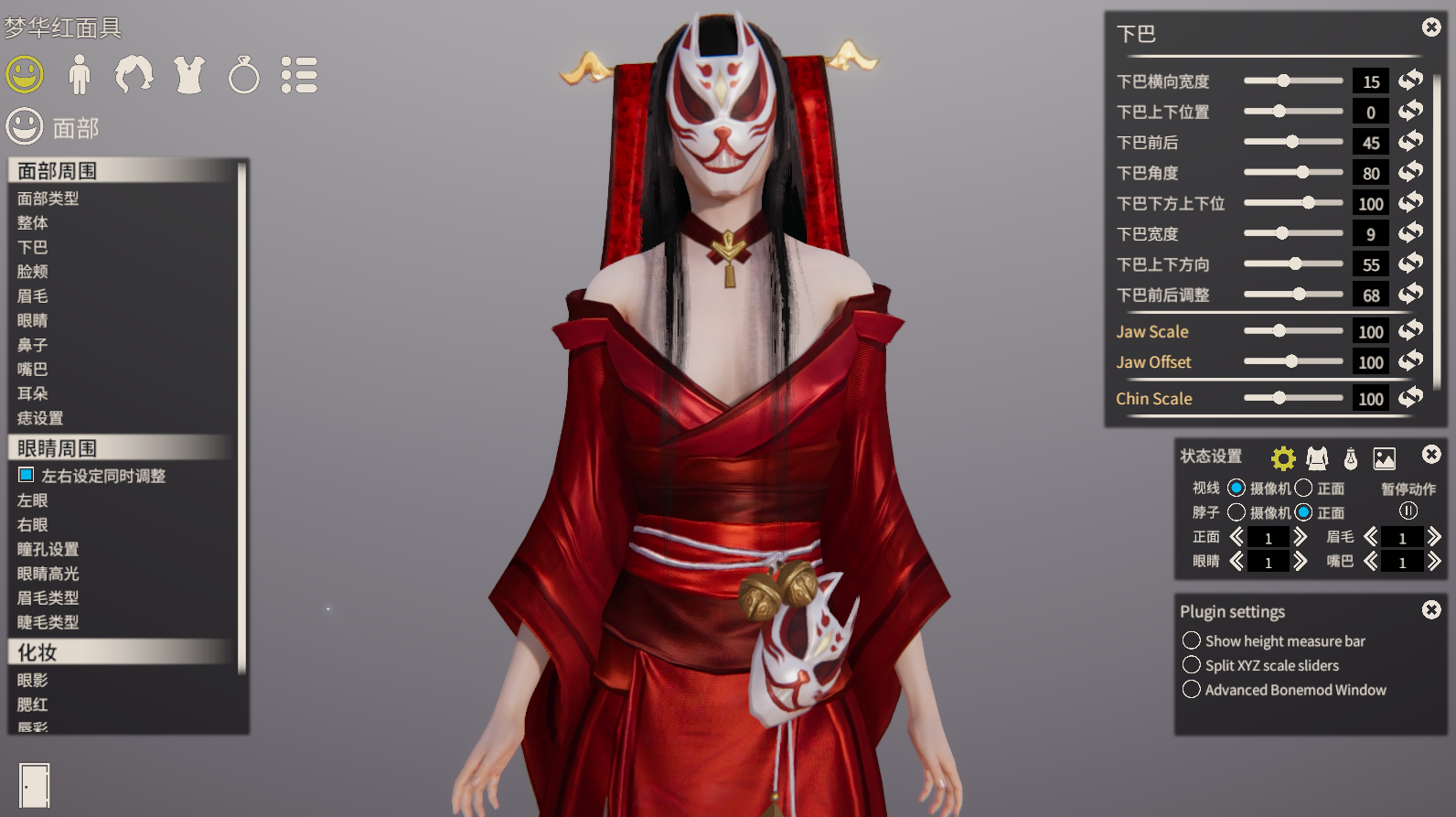Open the 脸颊 face submenu
Viewport: 1456px width, 817px height.
(x=33, y=272)
